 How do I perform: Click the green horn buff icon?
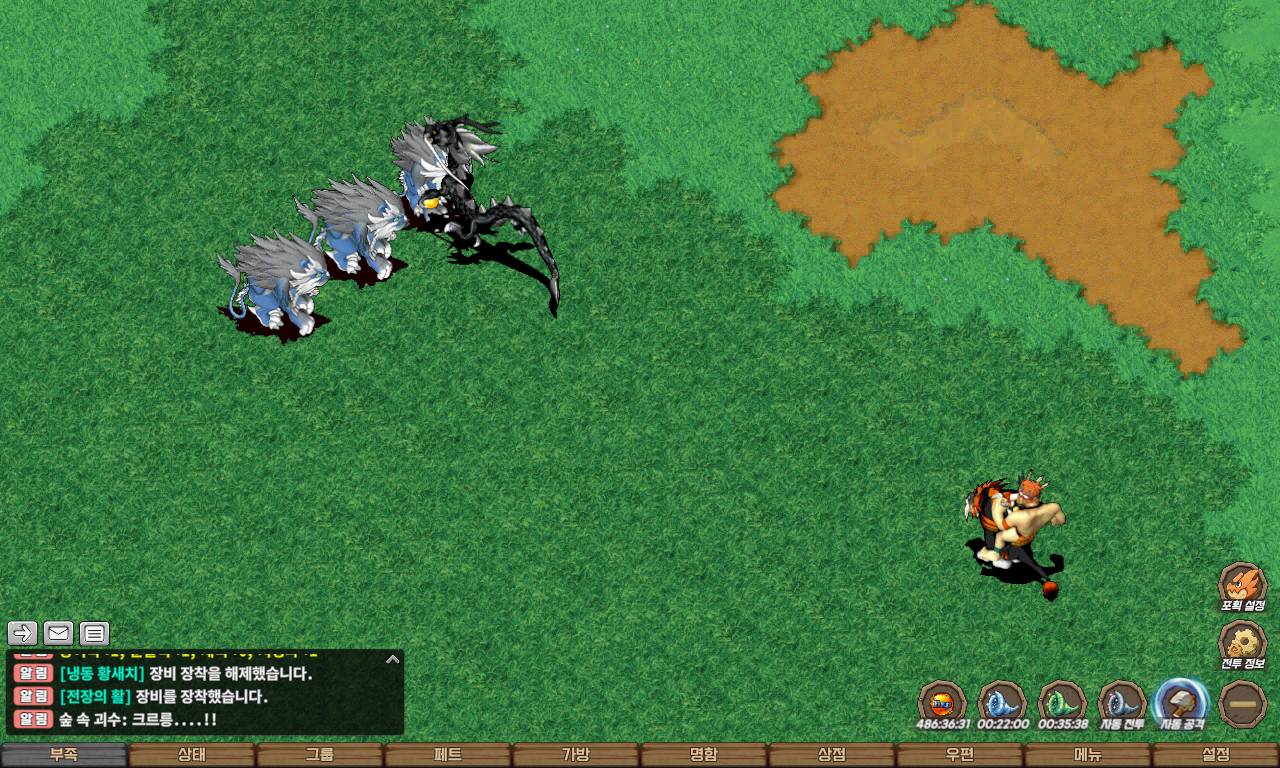pos(1062,703)
